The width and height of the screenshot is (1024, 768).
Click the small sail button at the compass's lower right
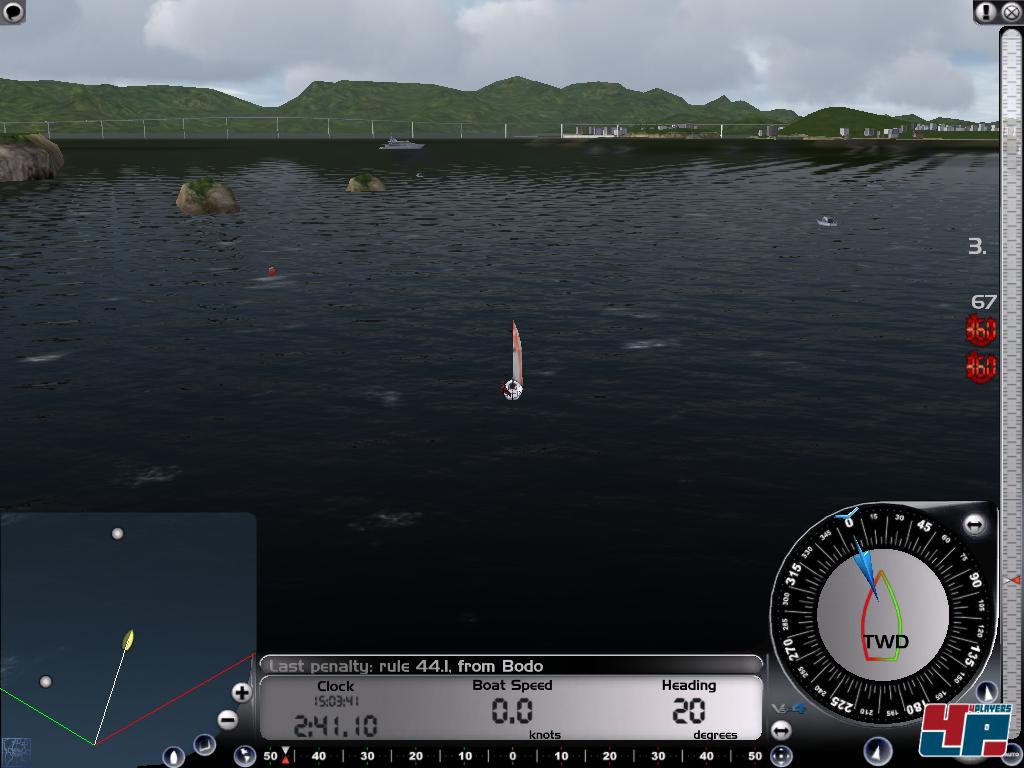986,691
